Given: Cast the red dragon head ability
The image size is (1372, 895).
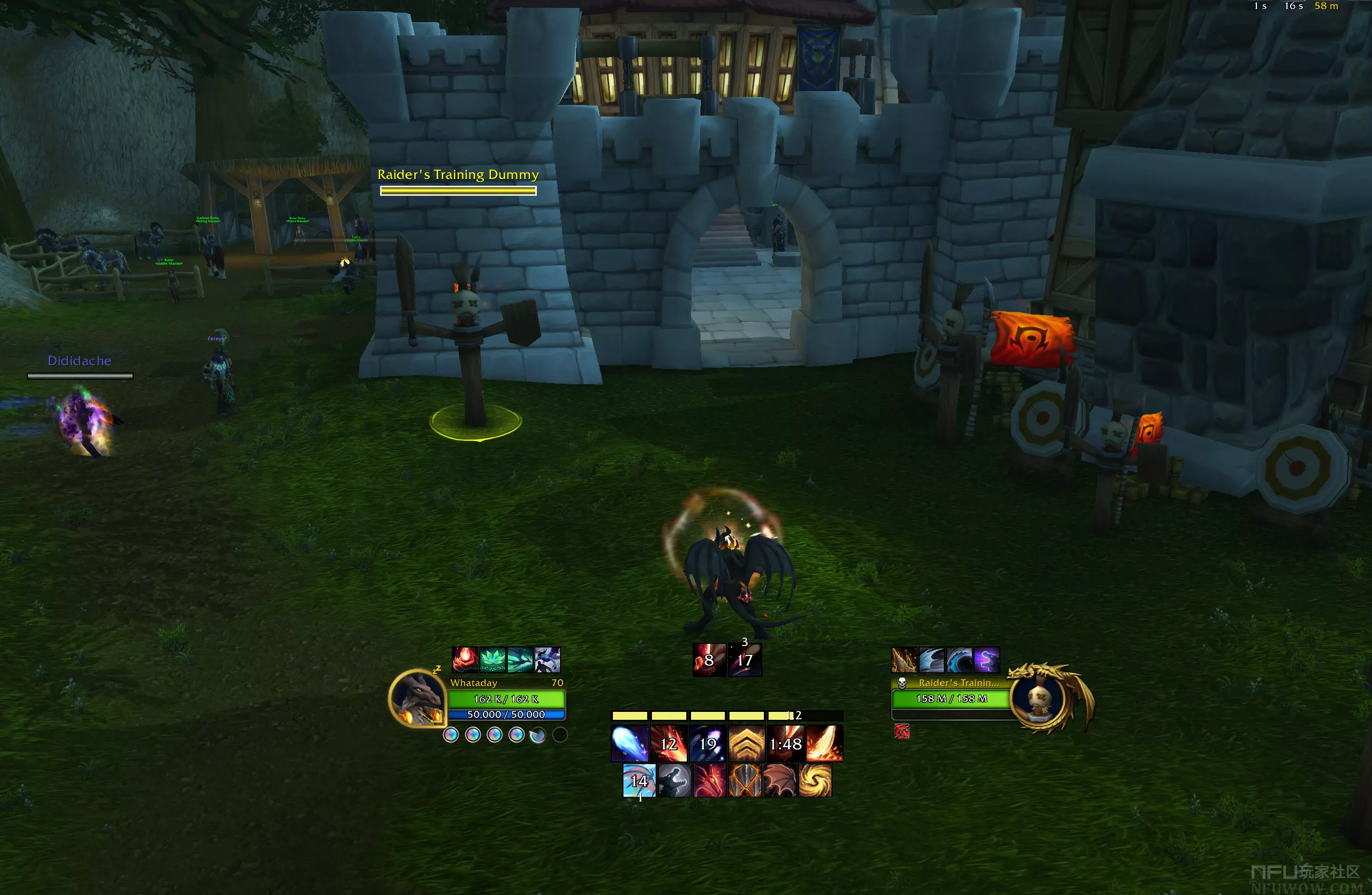Looking at the screenshot, I should (x=709, y=781).
